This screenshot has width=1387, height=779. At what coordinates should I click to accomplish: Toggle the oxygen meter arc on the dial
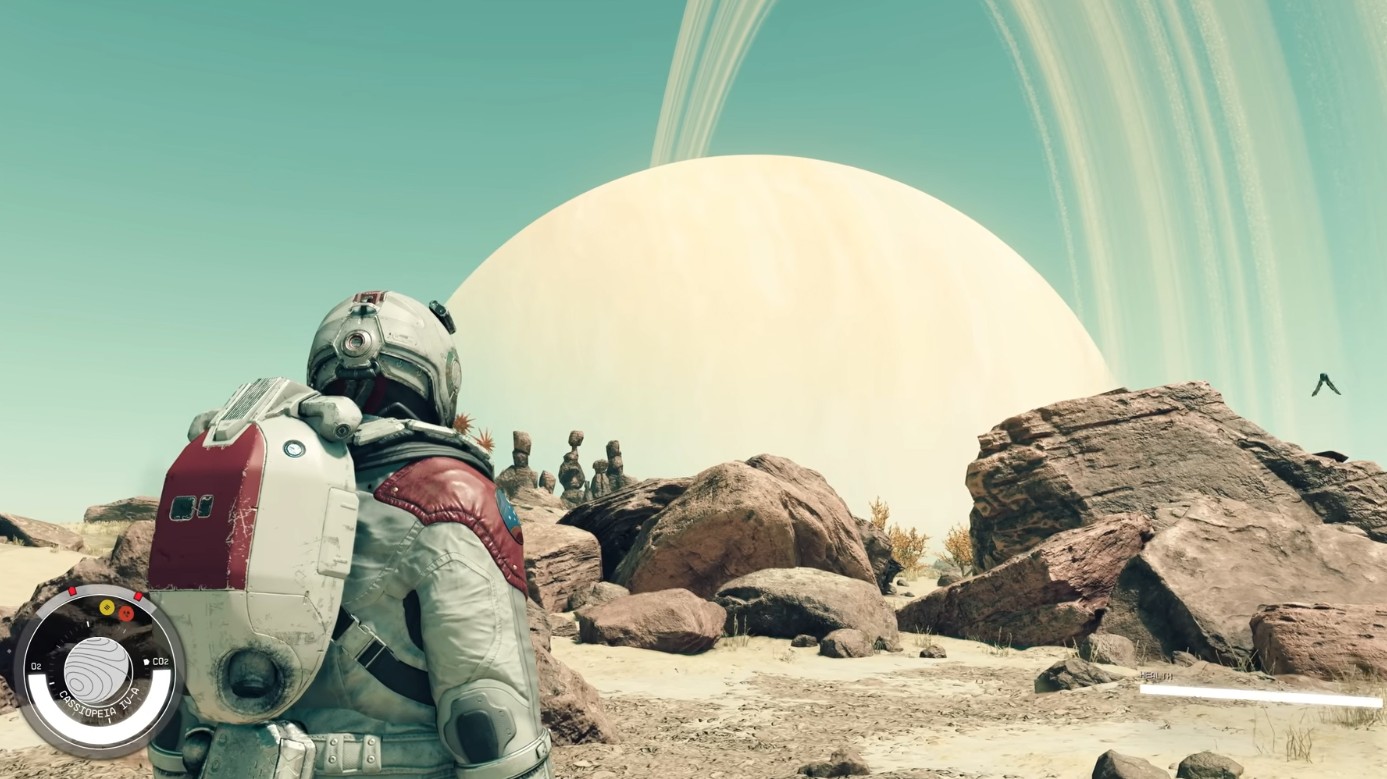click(44, 697)
